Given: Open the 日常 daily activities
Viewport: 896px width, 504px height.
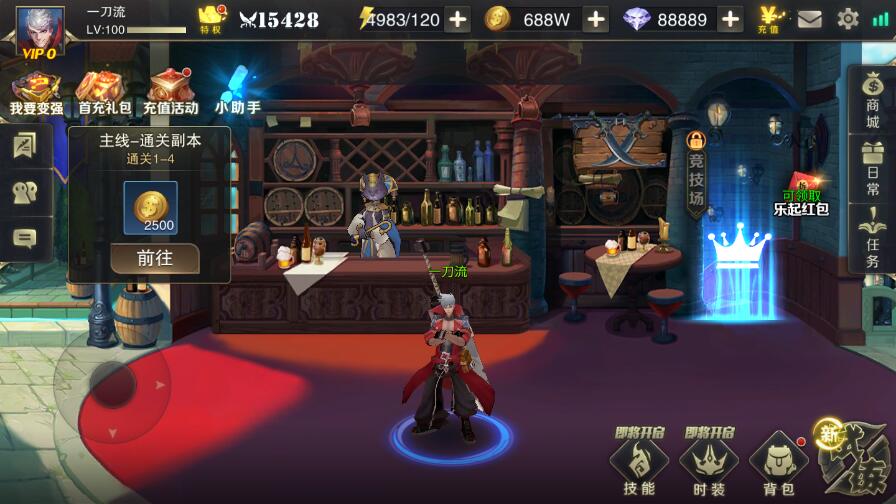Looking at the screenshot, I should coord(872,168).
